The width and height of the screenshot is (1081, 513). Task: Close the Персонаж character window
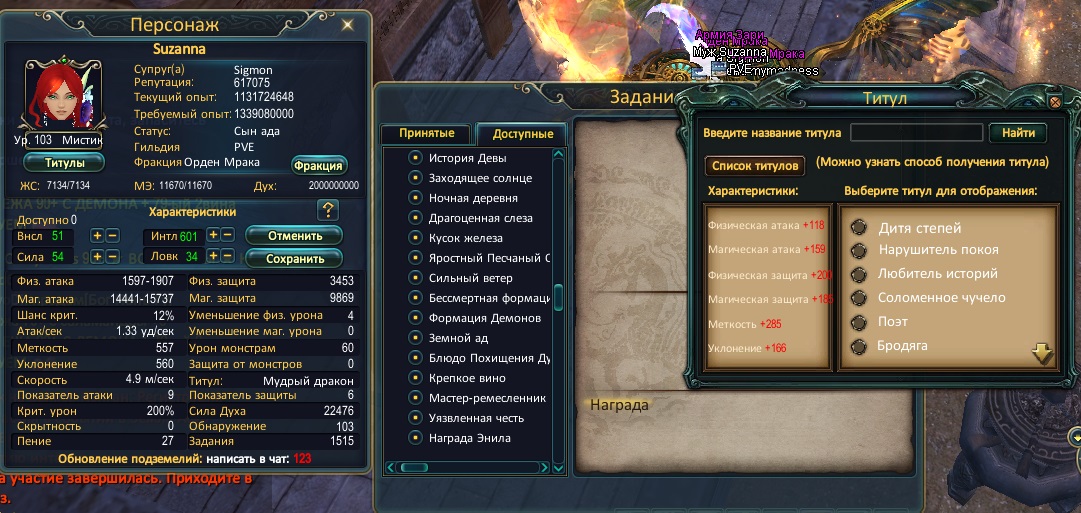pos(347,23)
